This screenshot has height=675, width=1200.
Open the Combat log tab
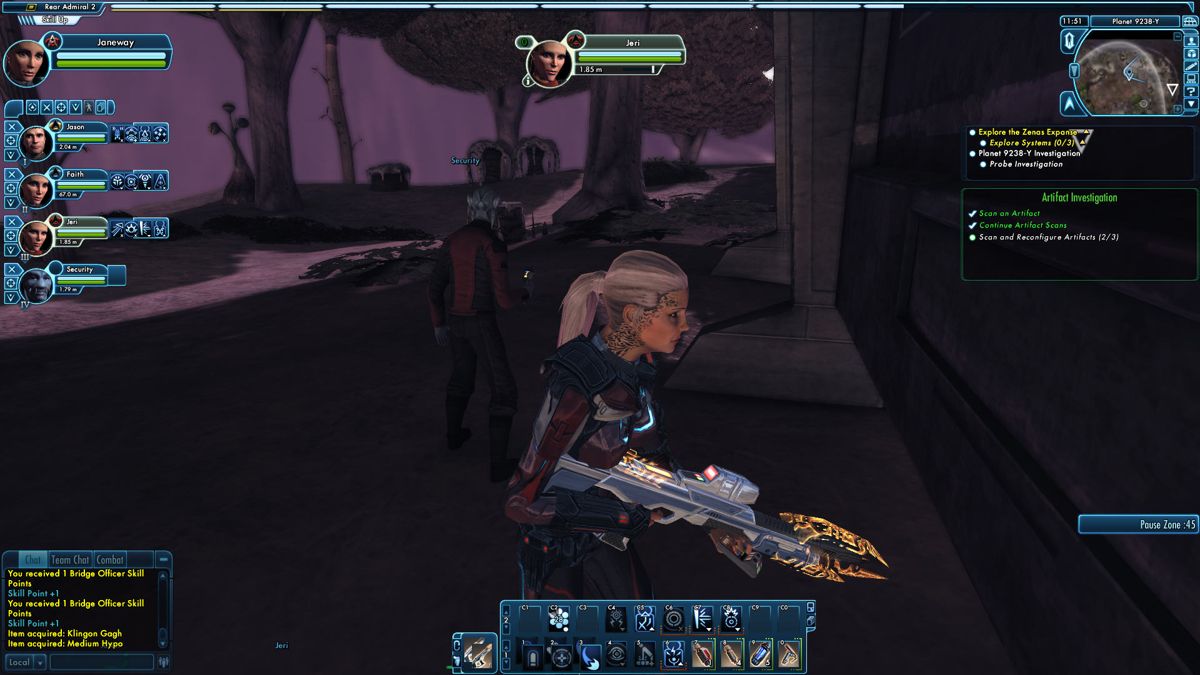coord(110,560)
